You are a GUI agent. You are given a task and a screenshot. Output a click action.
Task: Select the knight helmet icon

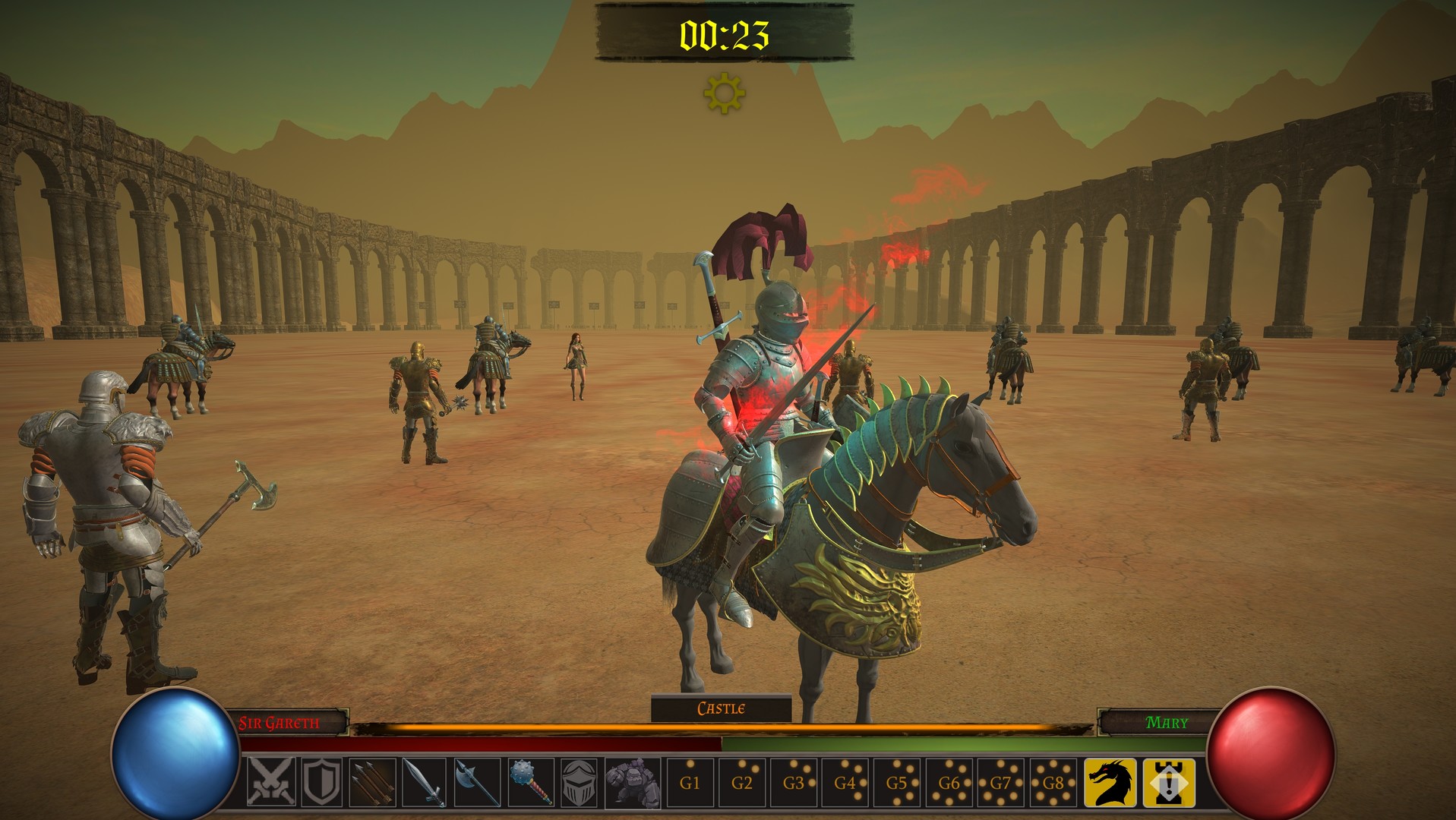point(580,781)
